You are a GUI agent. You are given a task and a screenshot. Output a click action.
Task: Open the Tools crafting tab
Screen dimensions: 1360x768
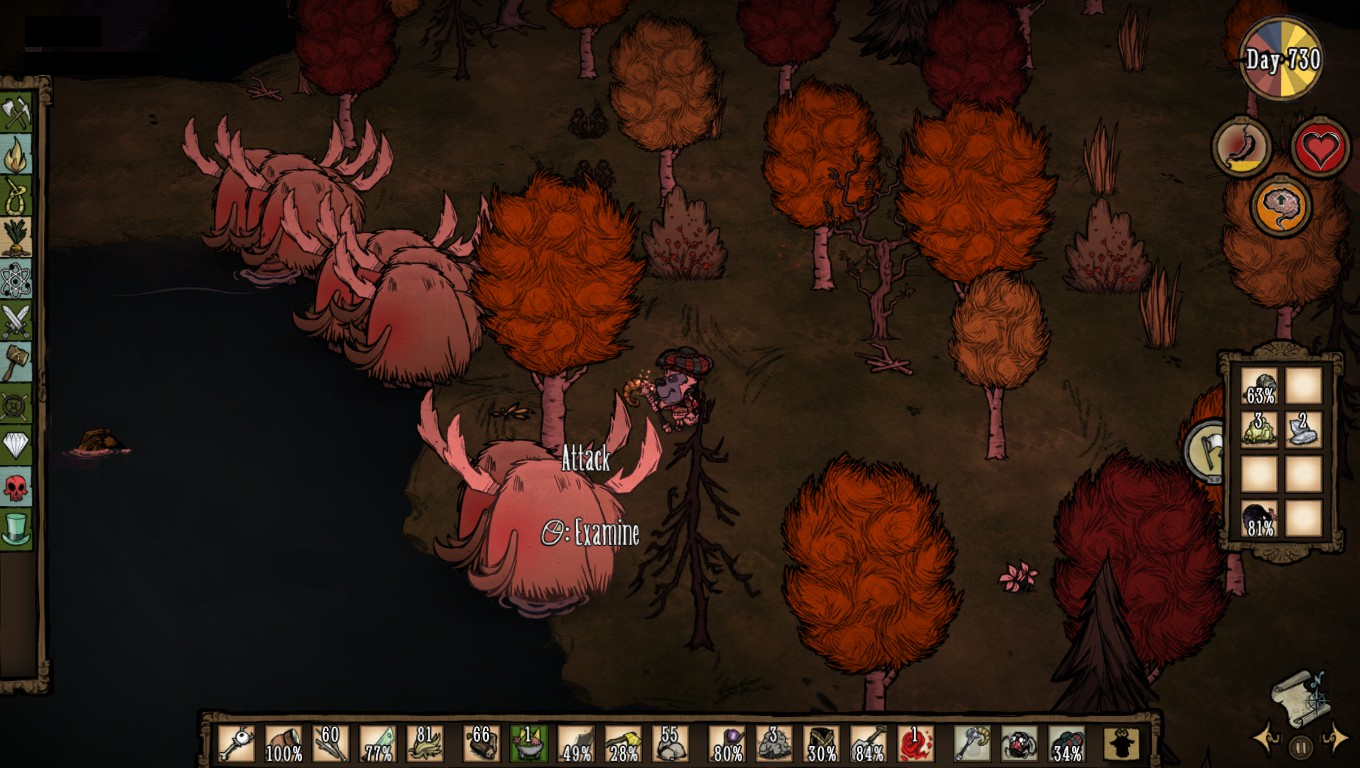16,112
